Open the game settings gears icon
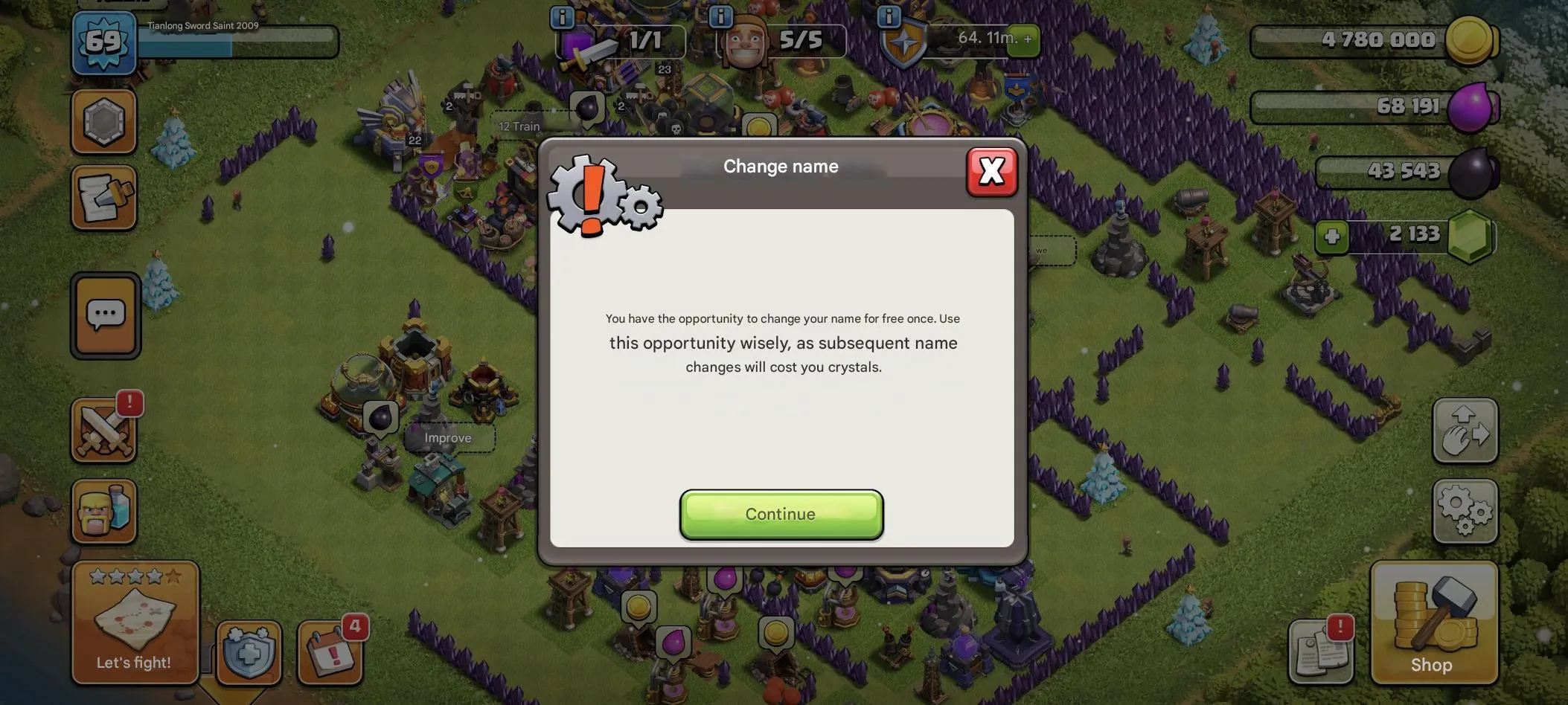This screenshot has width=1568, height=705. (1465, 512)
